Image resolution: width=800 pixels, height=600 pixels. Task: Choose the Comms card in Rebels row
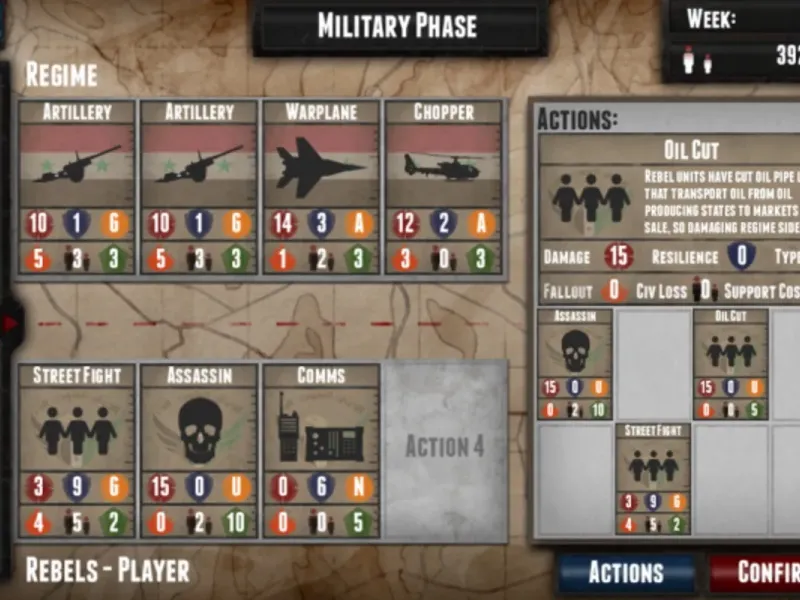[x=321, y=450]
